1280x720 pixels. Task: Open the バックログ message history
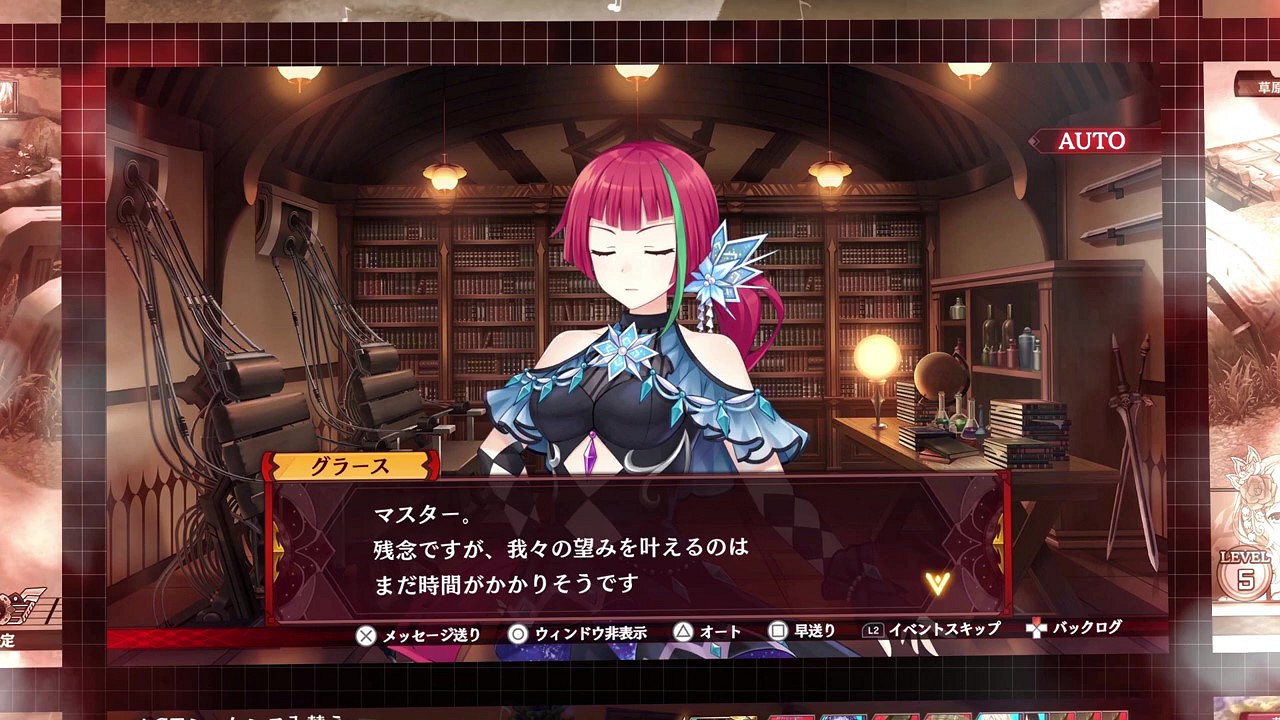pos(1086,631)
